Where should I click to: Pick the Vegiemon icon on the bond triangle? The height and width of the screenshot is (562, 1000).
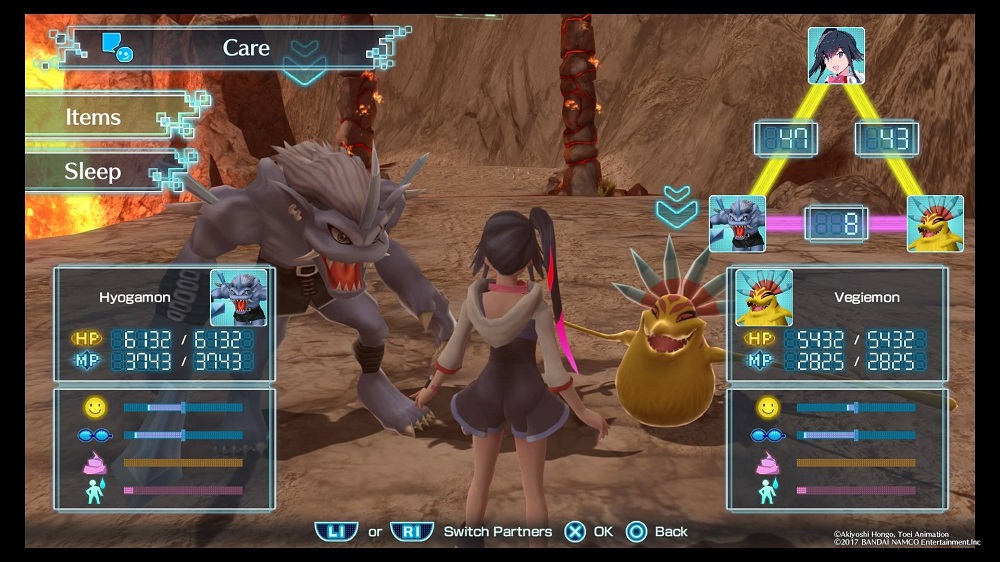click(935, 223)
